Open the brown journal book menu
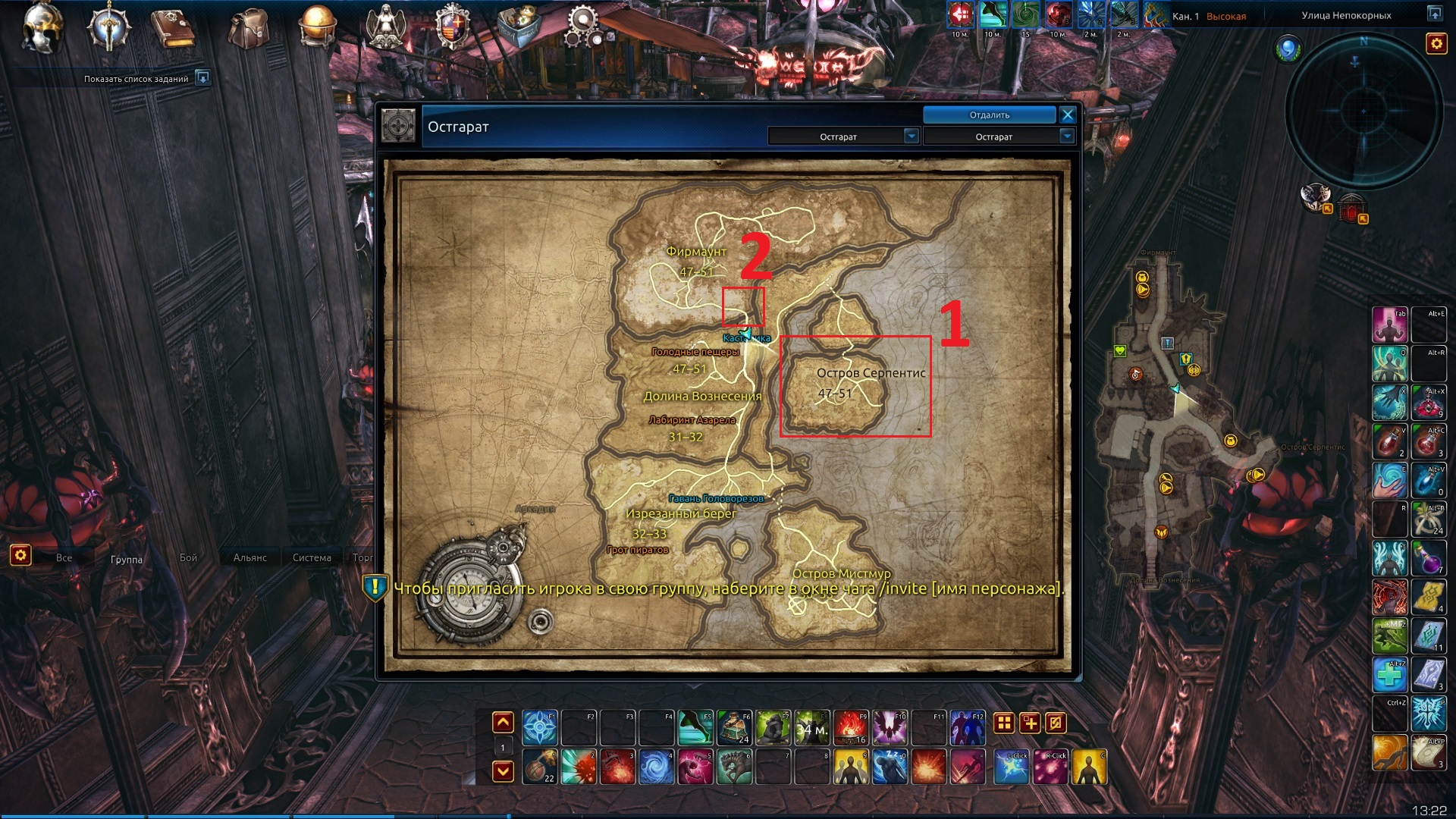The image size is (1456, 819). pyautogui.click(x=174, y=27)
